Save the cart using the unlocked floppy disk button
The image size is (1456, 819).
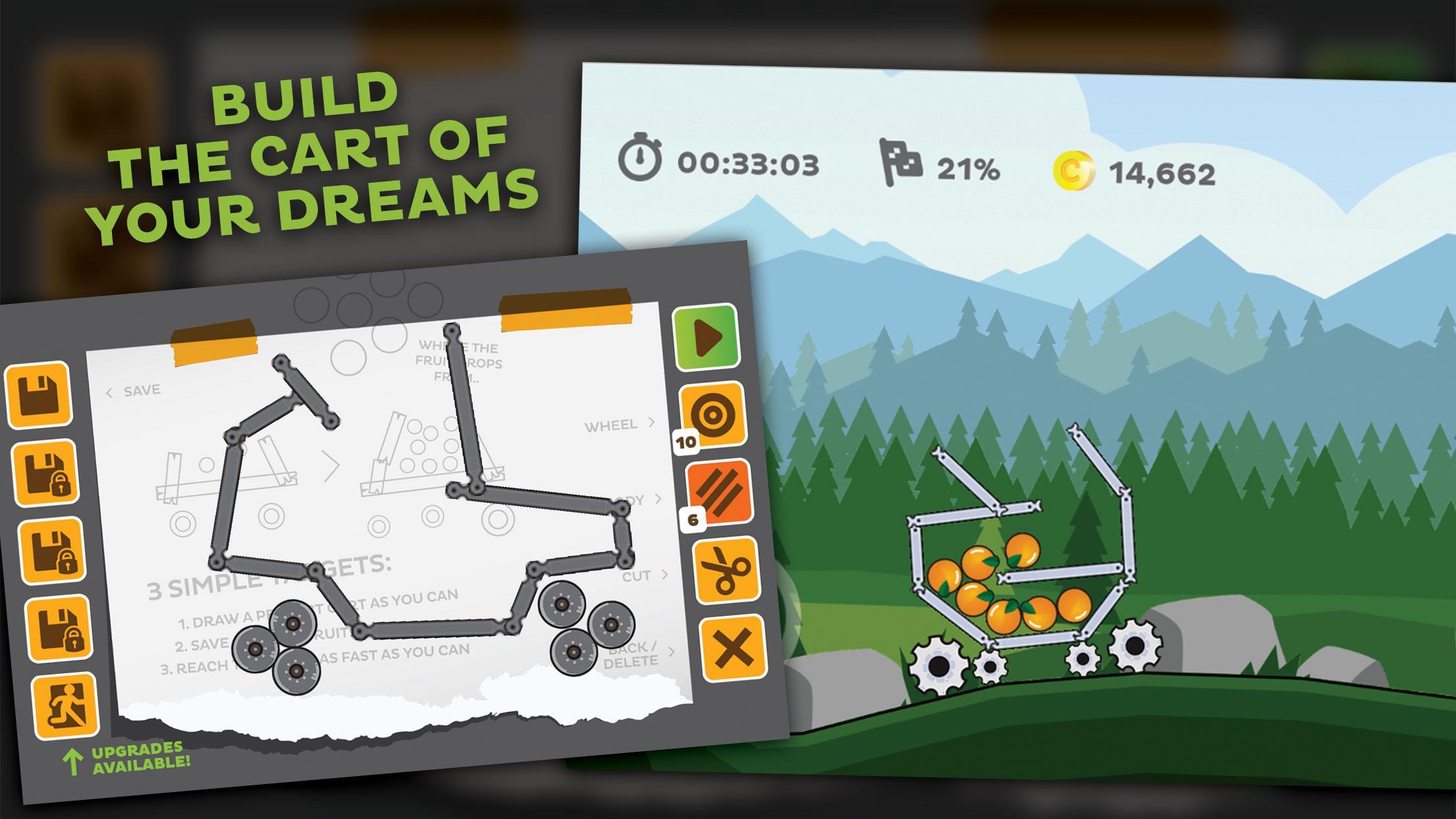tap(39, 394)
